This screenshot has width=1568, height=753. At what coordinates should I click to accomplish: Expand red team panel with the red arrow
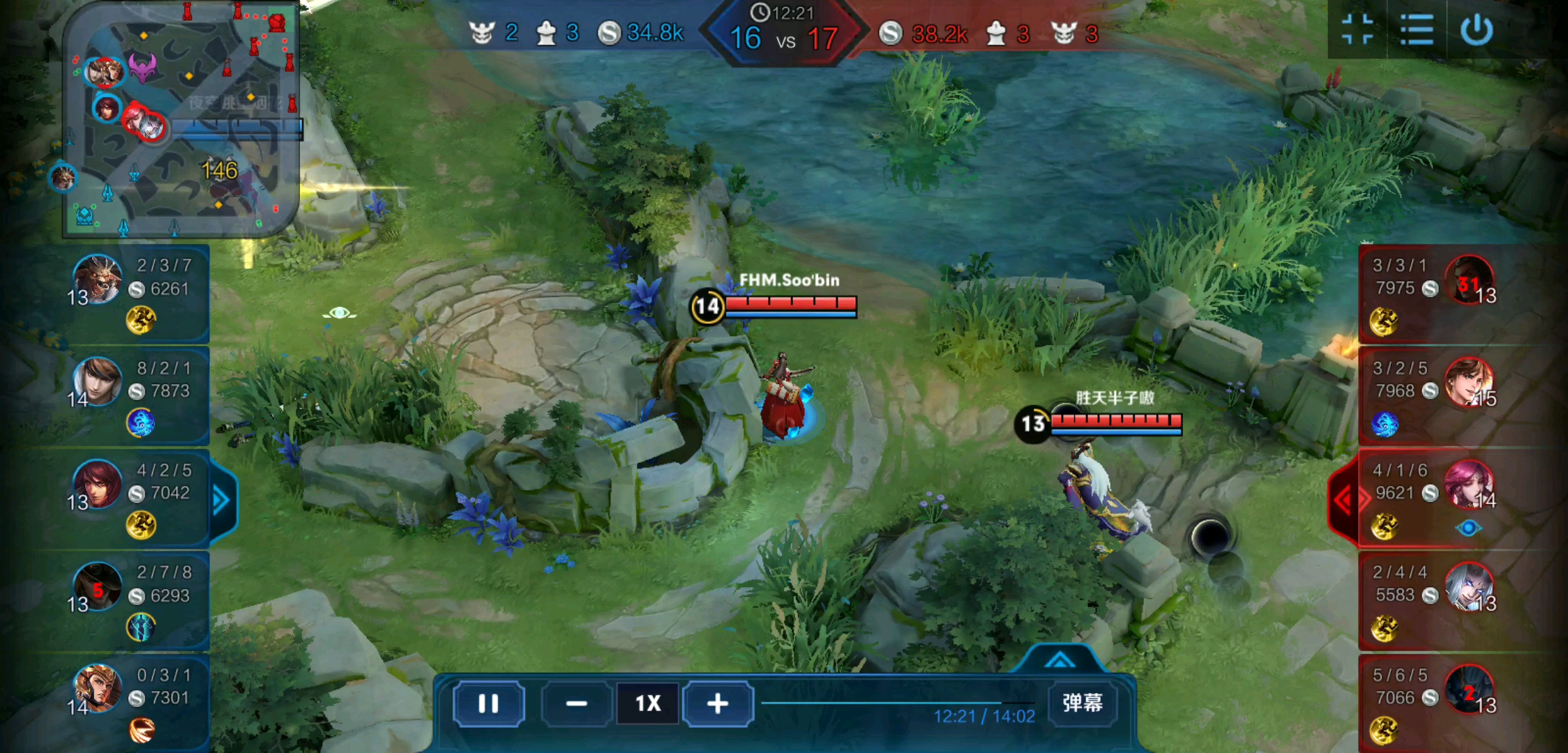[1343, 499]
